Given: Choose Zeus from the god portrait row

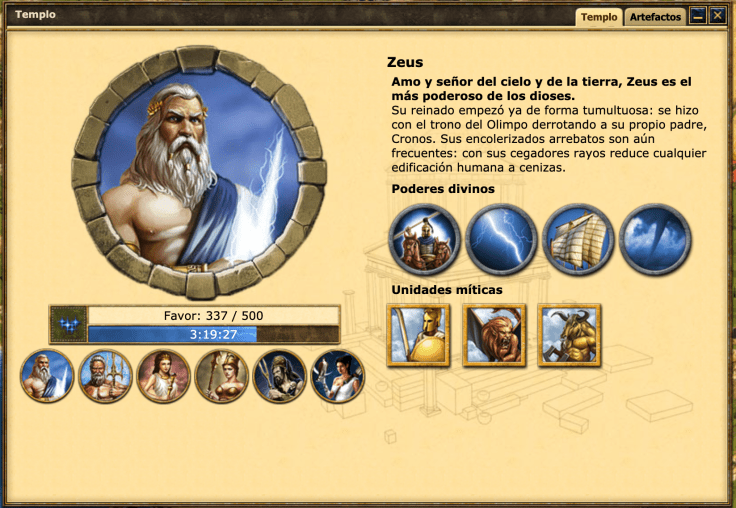Looking at the screenshot, I should pyautogui.click(x=47, y=376).
